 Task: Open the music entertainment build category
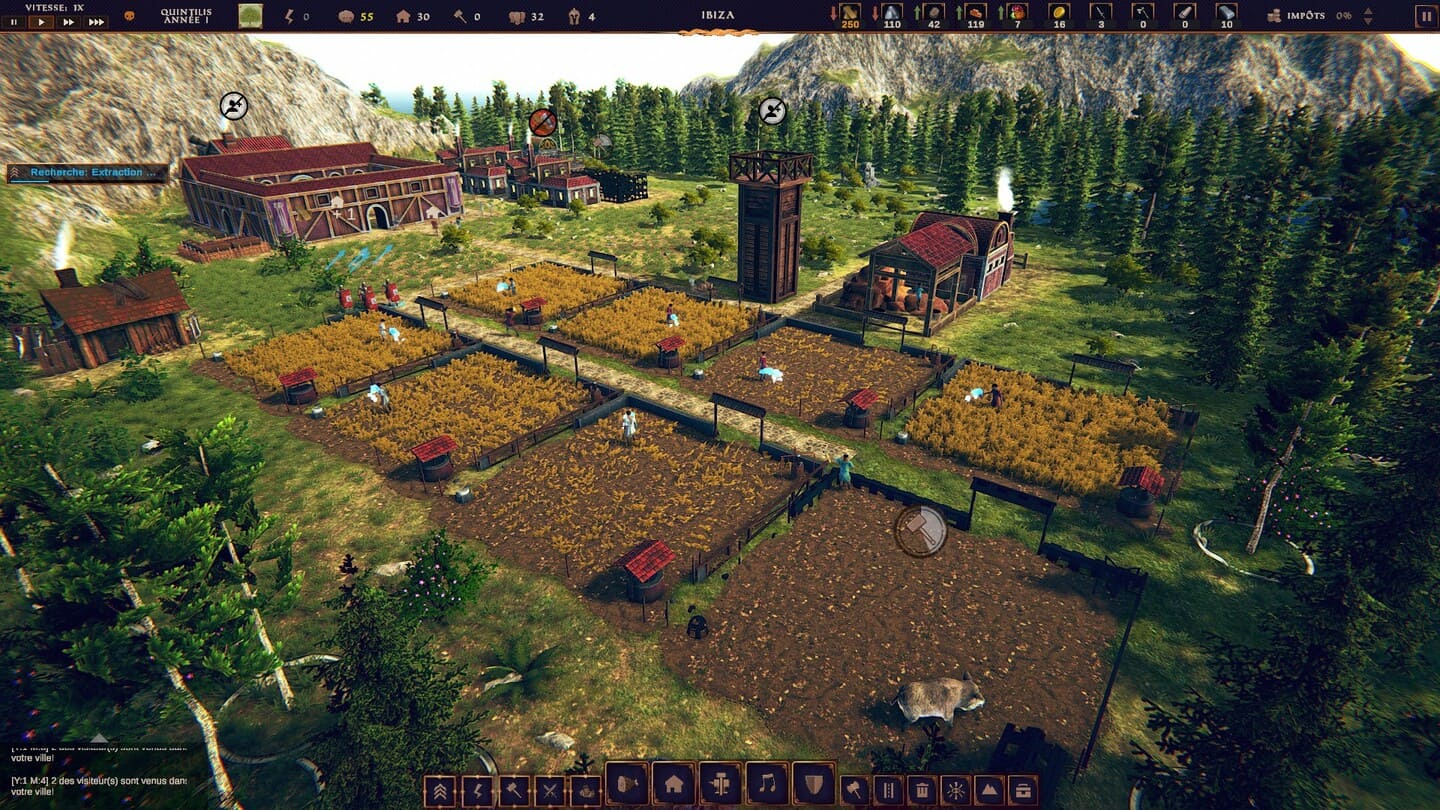(767, 784)
